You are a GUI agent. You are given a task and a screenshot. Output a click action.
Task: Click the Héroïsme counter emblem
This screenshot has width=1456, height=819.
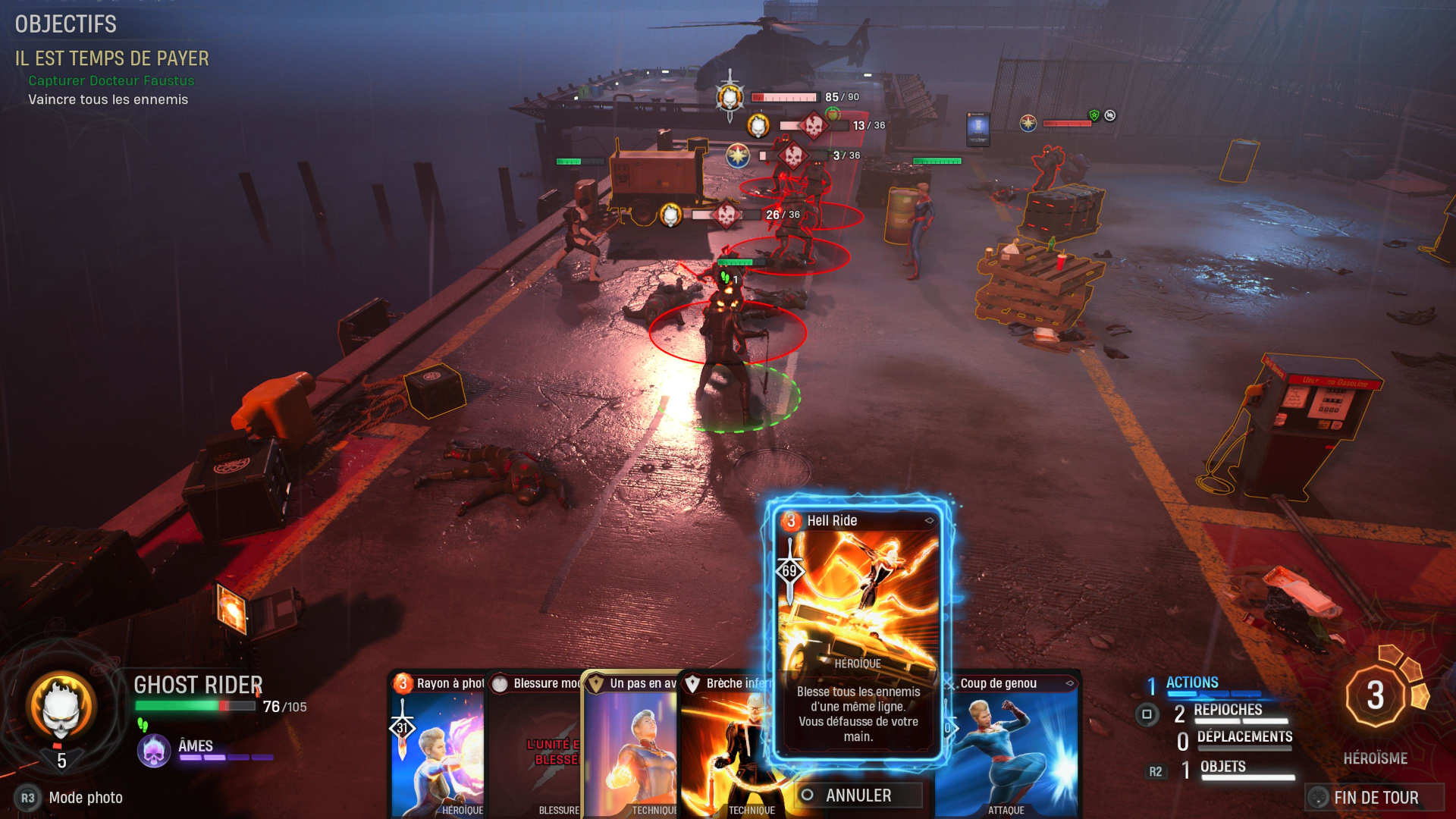[1376, 696]
